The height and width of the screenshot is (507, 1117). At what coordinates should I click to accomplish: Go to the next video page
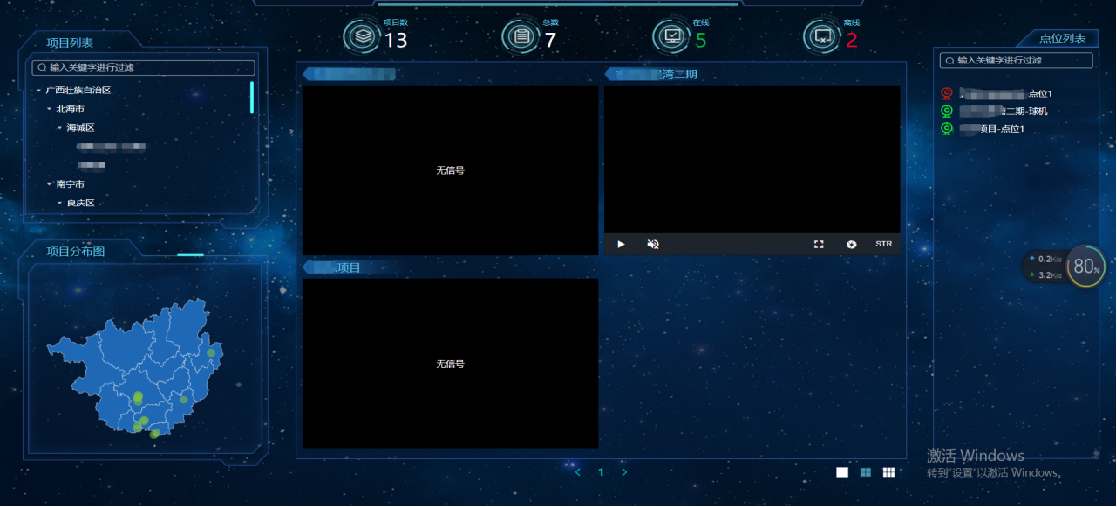[x=625, y=472]
